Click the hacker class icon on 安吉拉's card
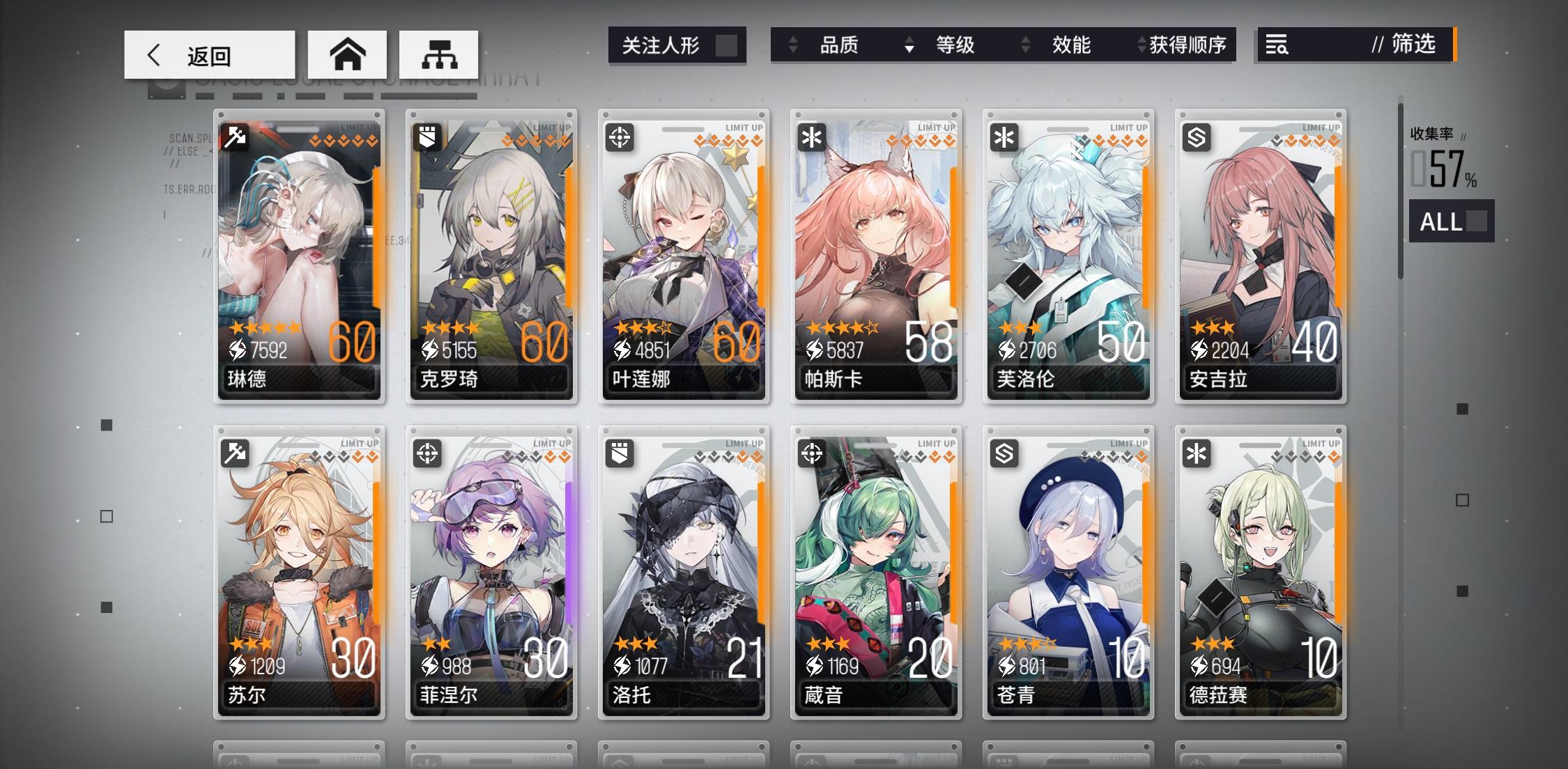This screenshot has width=1568, height=769. [1195, 137]
